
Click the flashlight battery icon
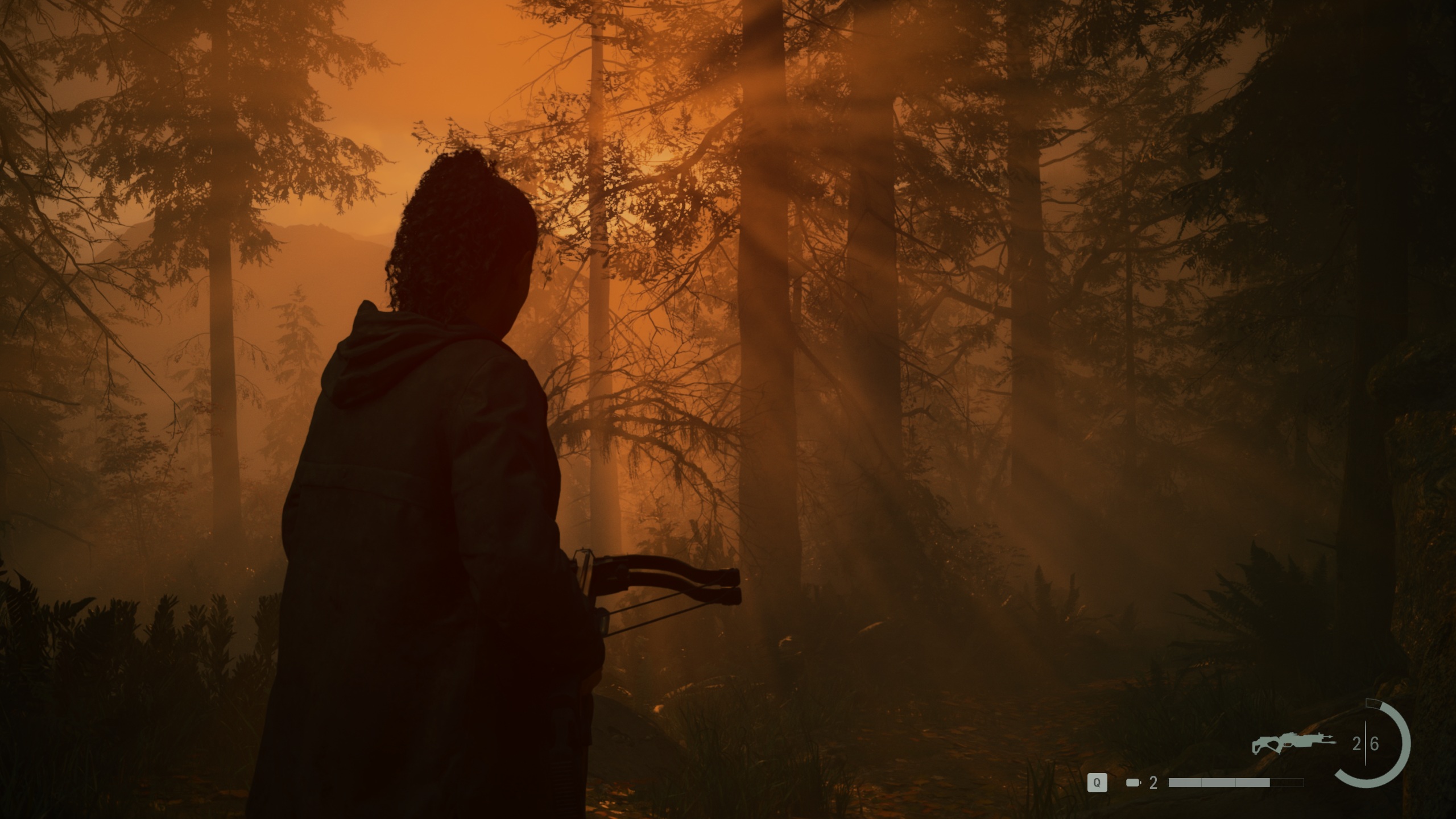click(x=1133, y=783)
